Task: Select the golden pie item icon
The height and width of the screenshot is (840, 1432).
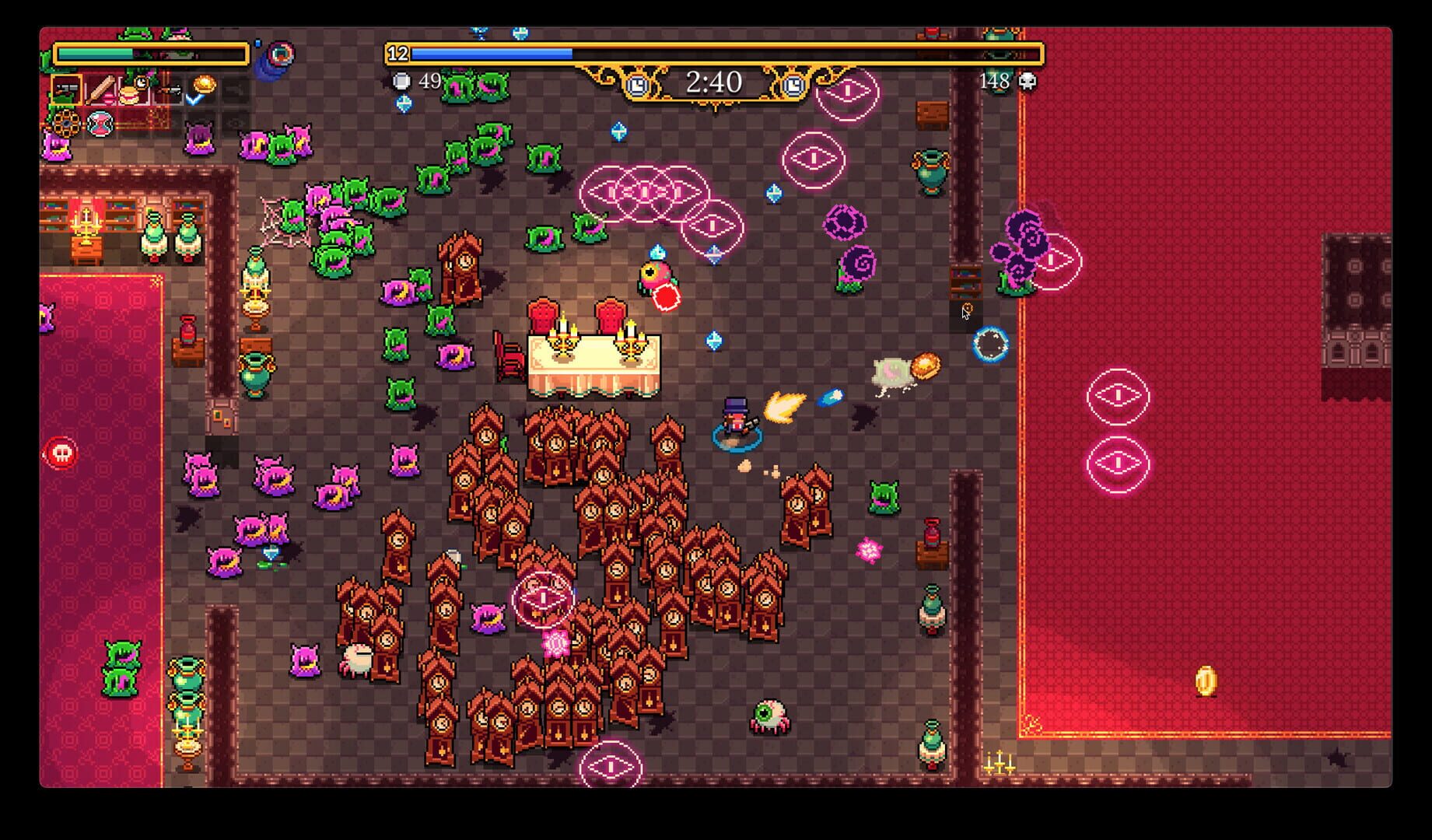Action: point(205,84)
